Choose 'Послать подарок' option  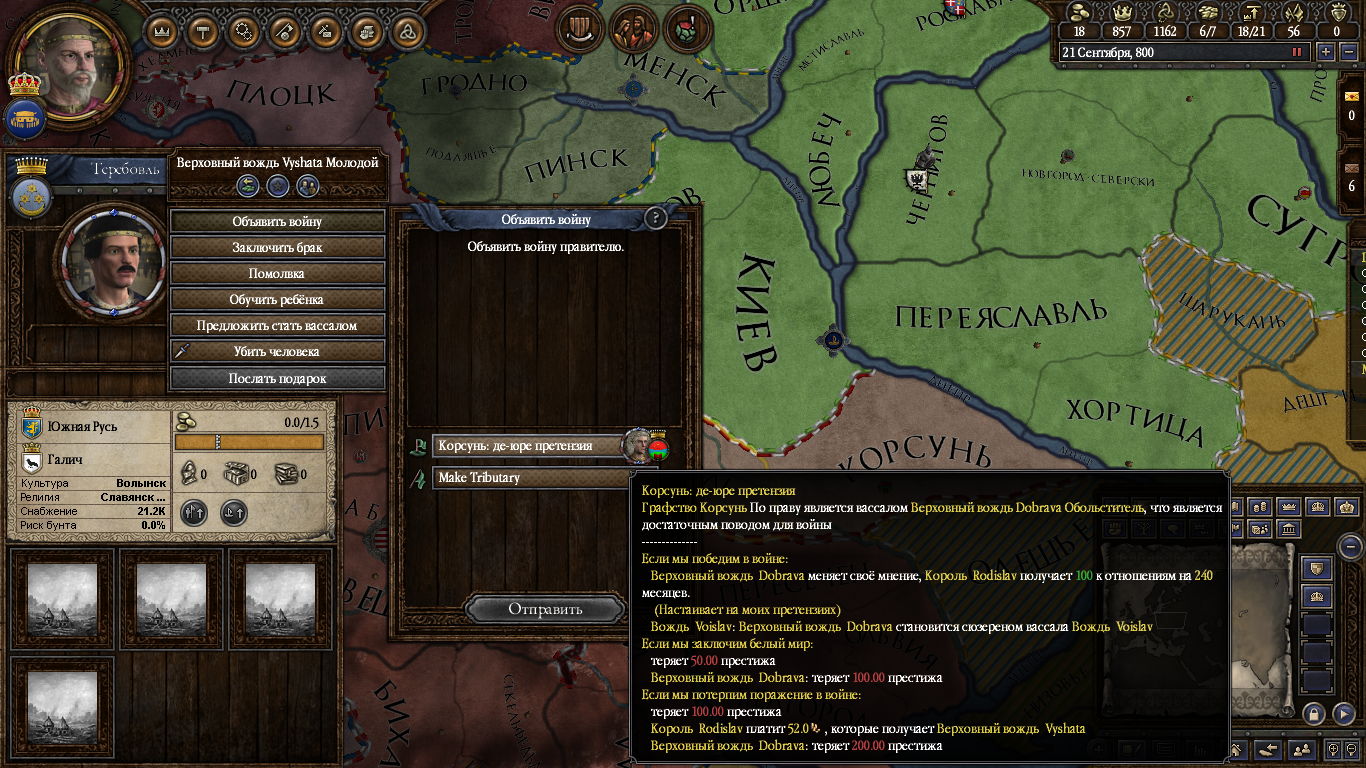point(277,378)
